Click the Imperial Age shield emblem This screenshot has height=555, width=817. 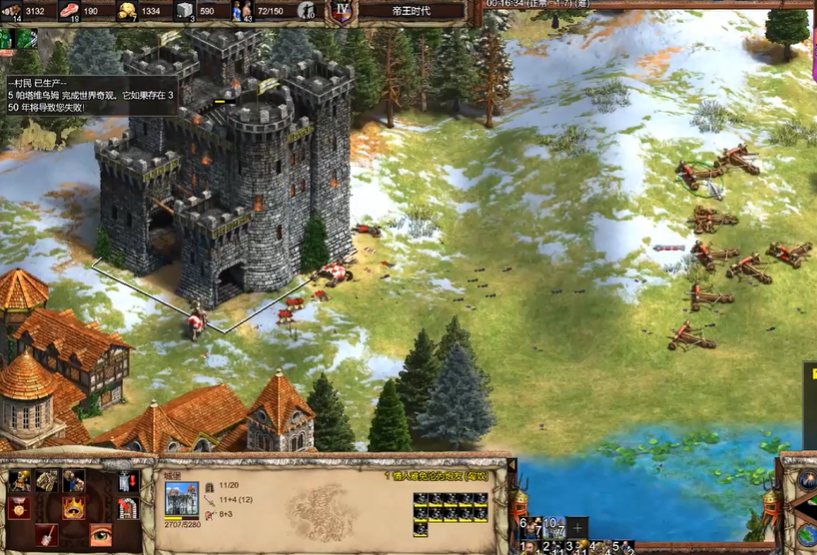342,11
